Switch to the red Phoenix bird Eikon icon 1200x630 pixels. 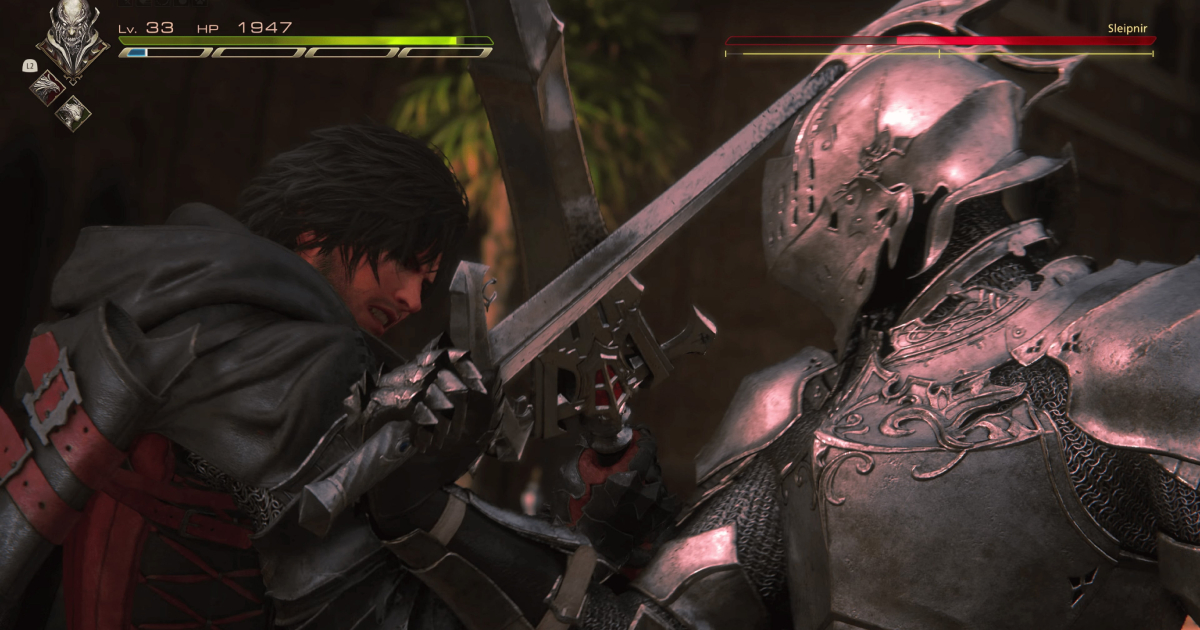pos(46,87)
